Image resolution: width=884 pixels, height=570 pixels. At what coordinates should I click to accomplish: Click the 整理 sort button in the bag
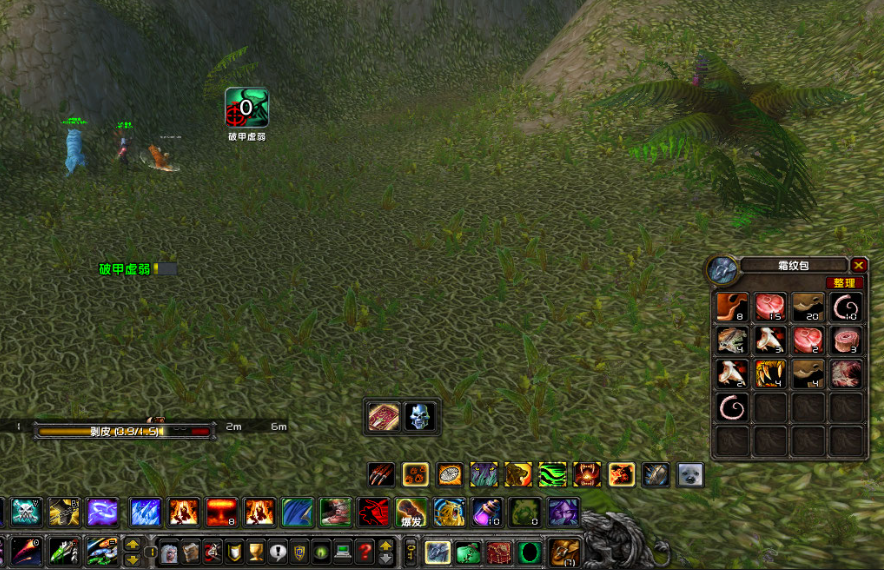point(846,283)
